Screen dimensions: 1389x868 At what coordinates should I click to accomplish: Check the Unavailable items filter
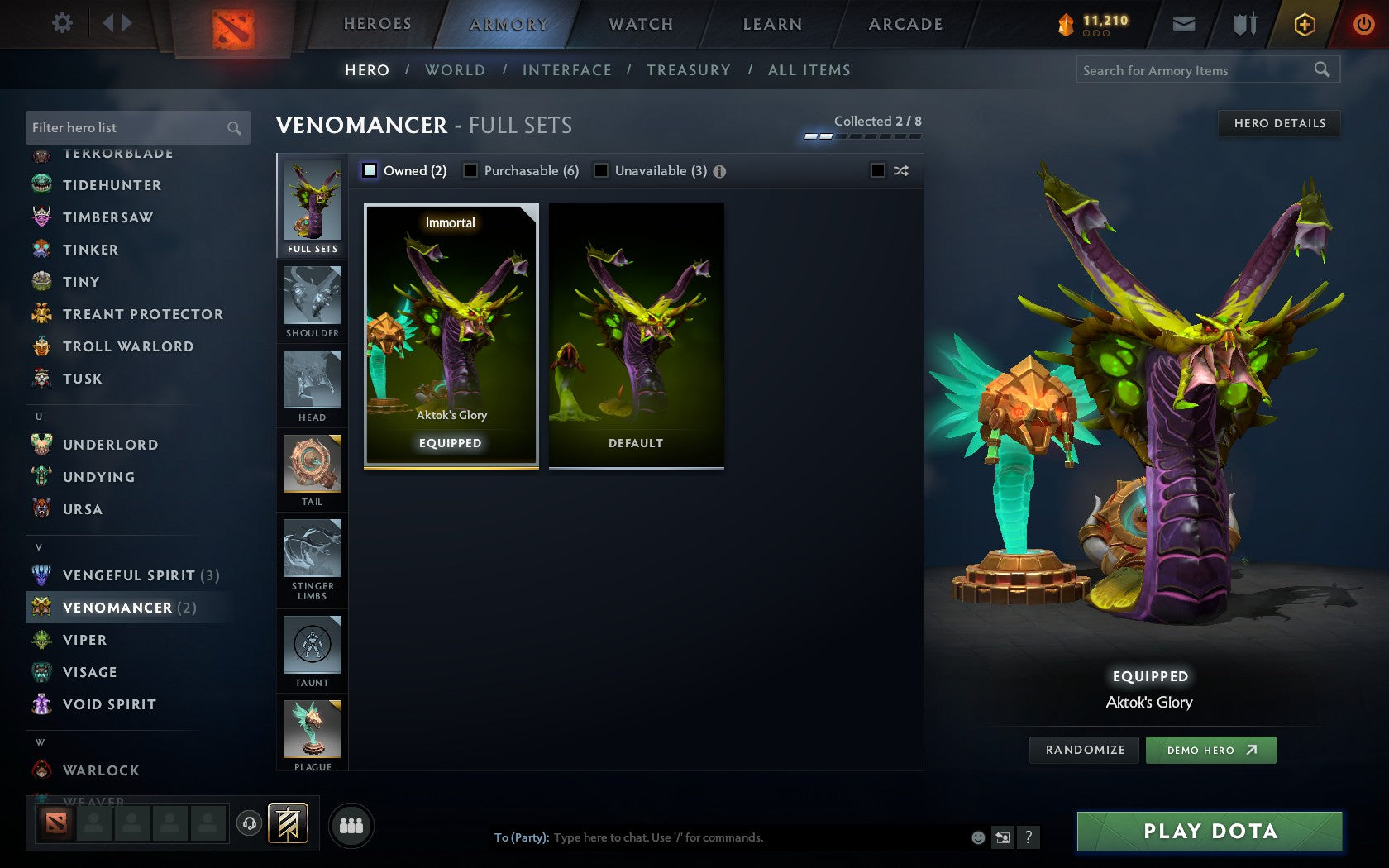click(599, 170)
